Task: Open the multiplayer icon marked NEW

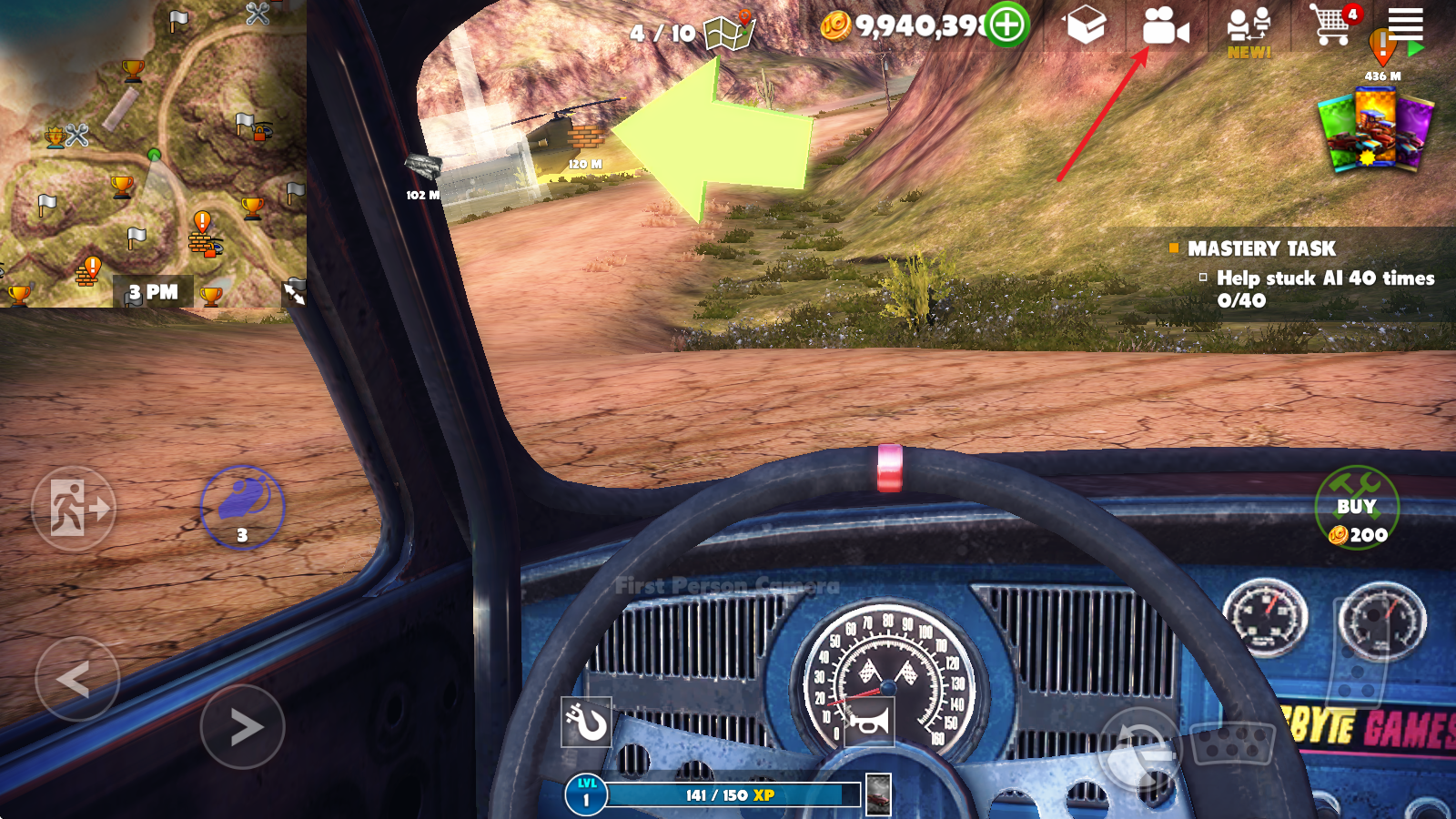Action: click(x=1249, y=28)
